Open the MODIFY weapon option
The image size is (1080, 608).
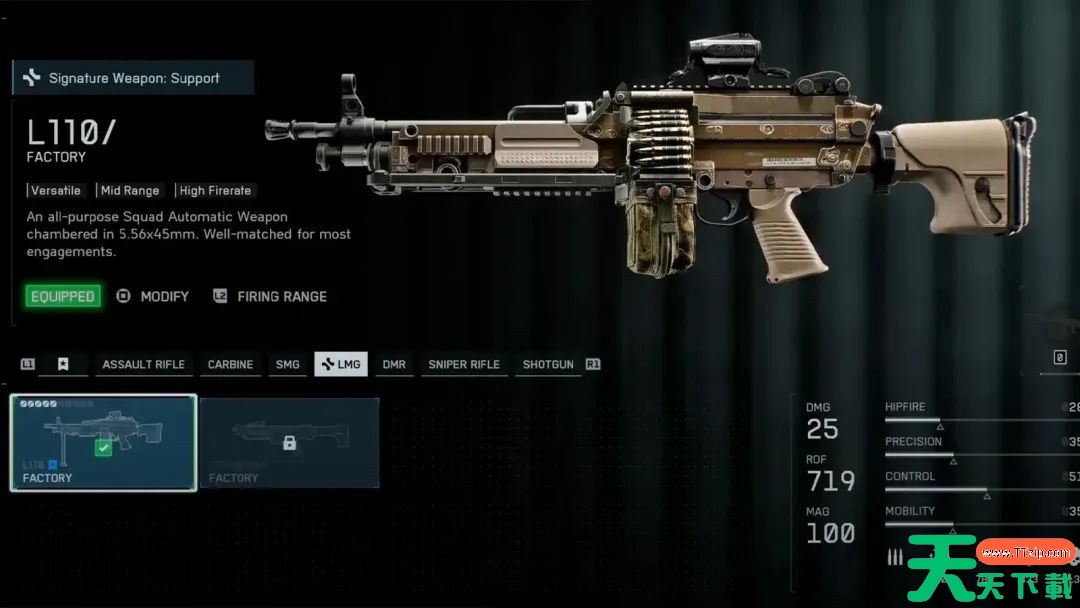[153, 296]
